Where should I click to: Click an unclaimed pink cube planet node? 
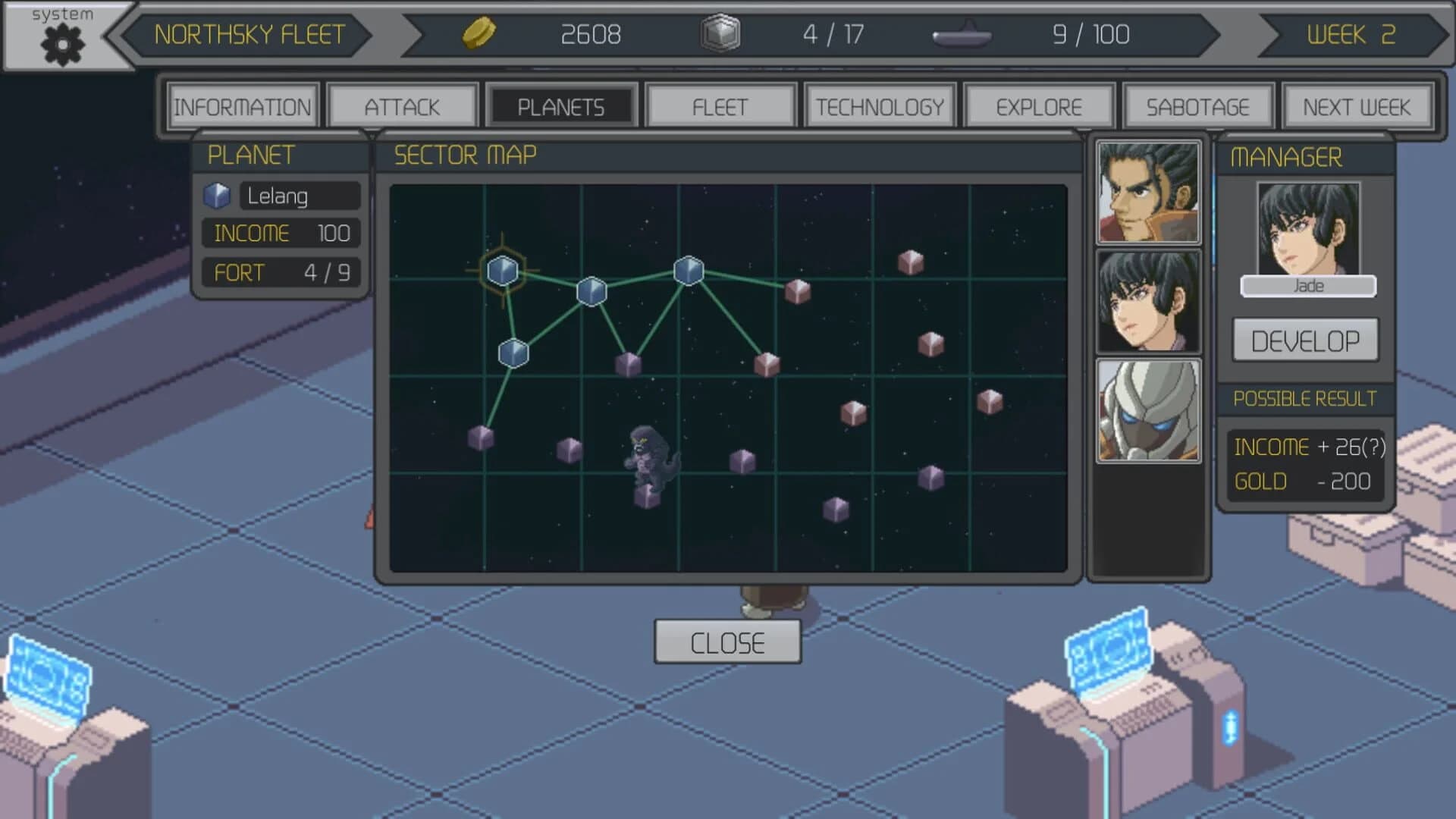[911, 264]
